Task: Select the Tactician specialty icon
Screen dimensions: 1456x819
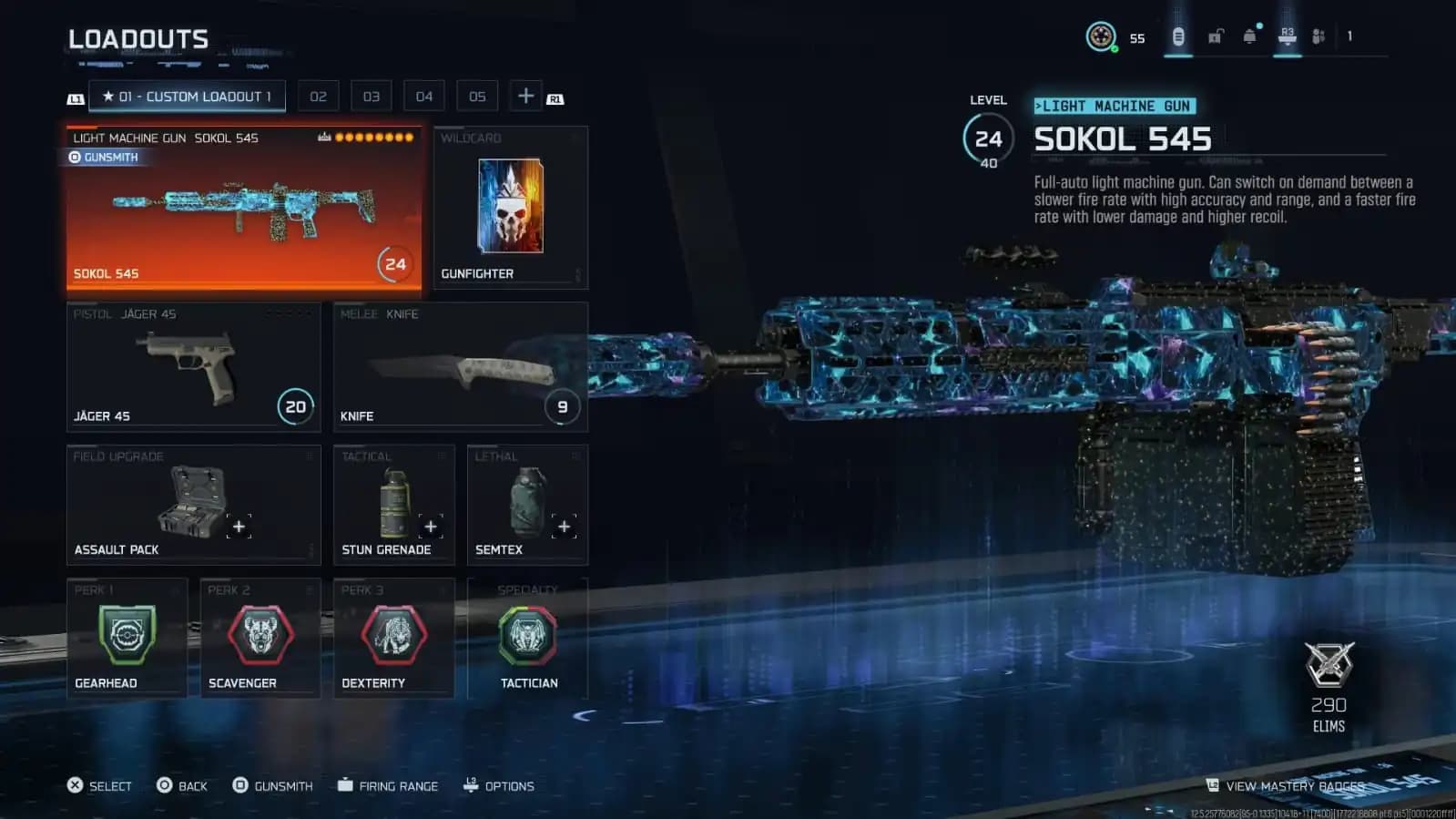Action: (526, 636)
